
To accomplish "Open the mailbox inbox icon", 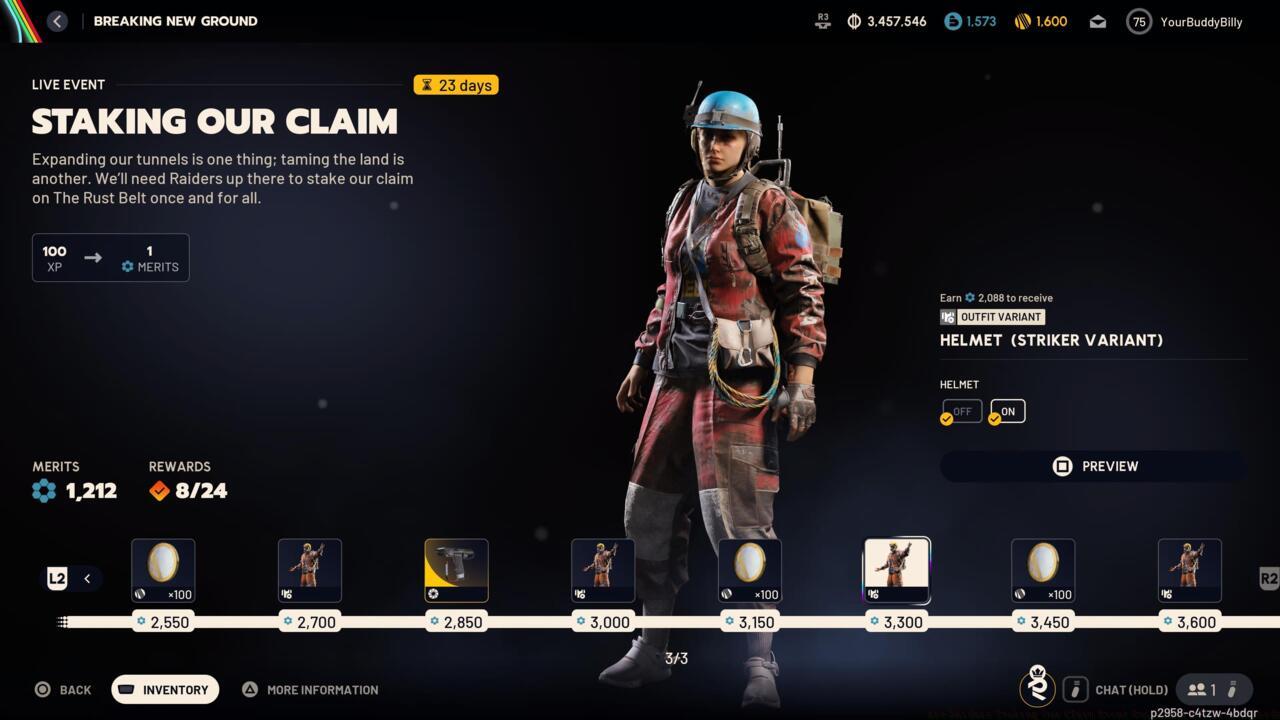I will [1097, 20].
